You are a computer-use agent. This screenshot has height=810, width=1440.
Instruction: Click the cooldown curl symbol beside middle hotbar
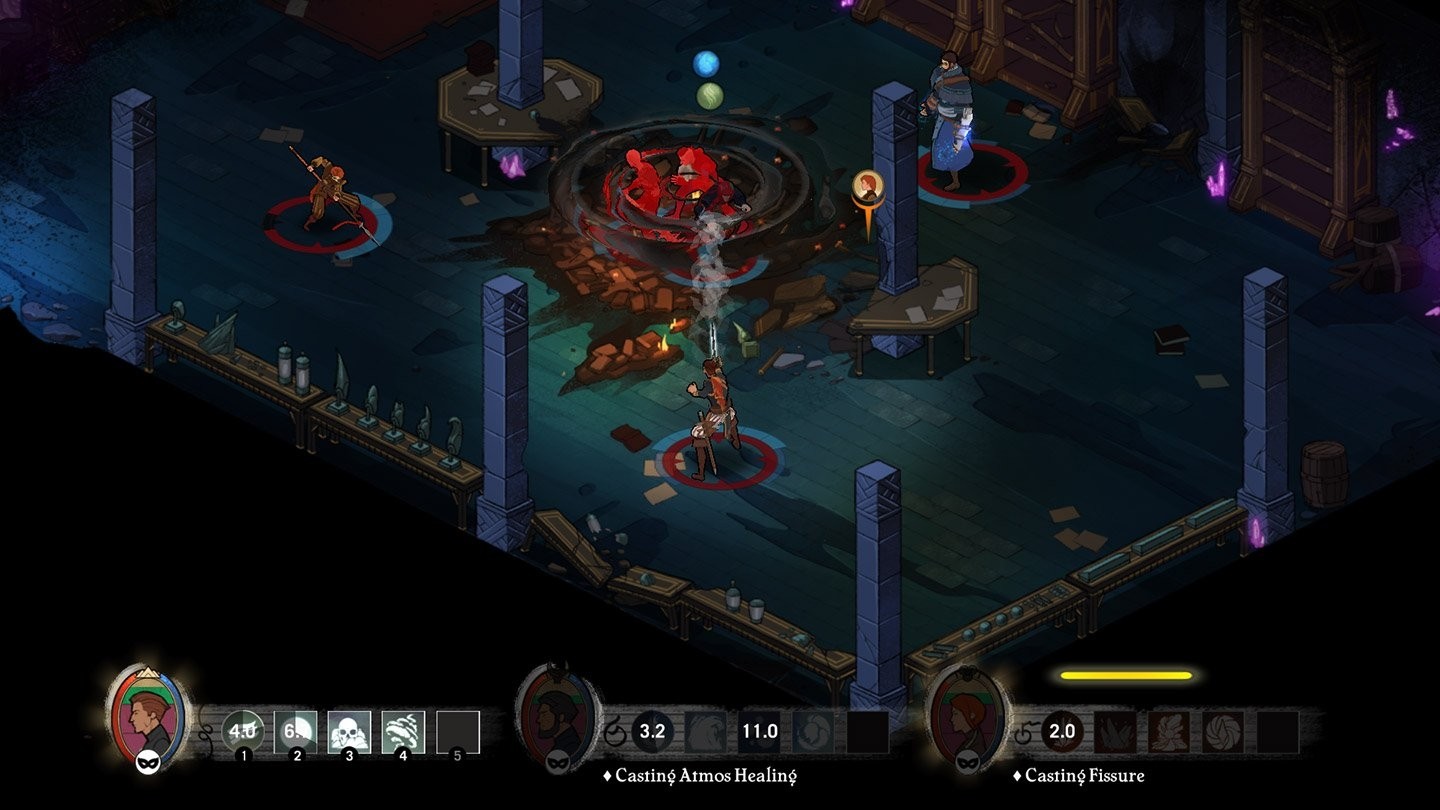pos(617,732)
